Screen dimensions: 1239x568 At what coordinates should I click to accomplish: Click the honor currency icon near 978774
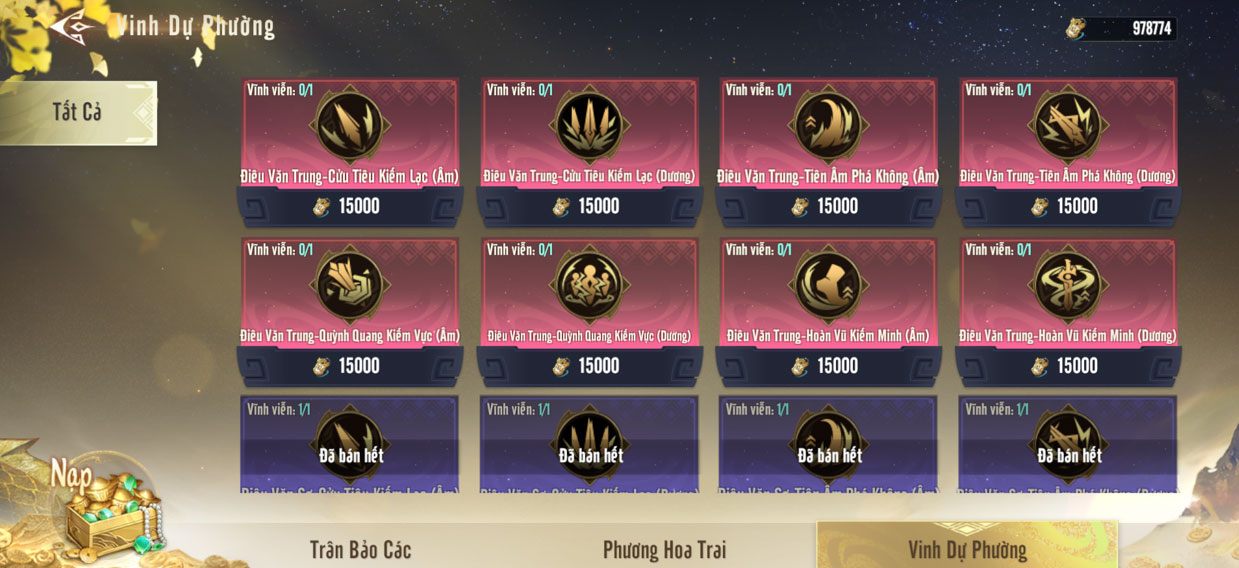pos(1076,28)
